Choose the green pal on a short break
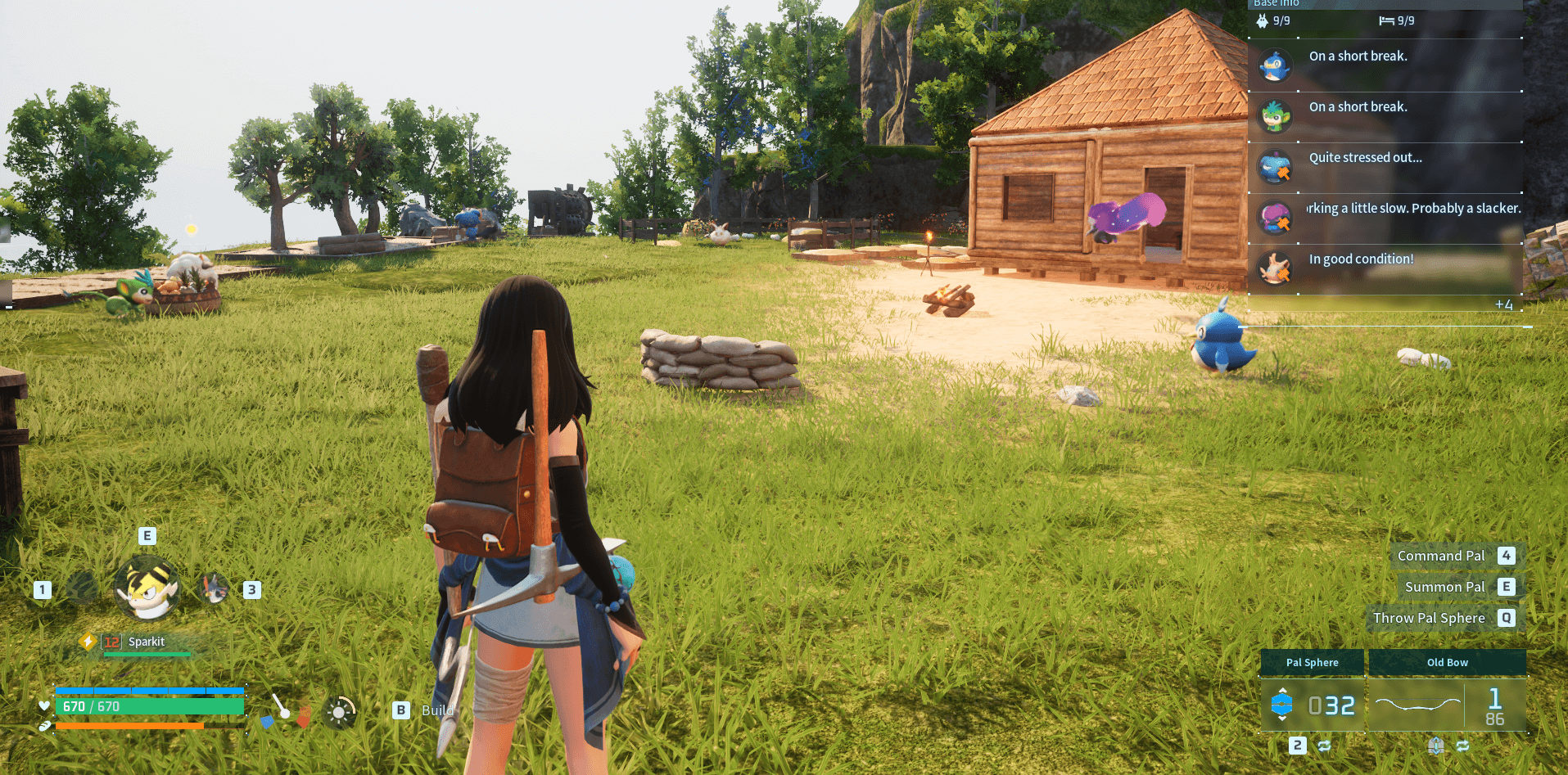The height and width of the screenshot is (775, 1568). point(1385,116)
